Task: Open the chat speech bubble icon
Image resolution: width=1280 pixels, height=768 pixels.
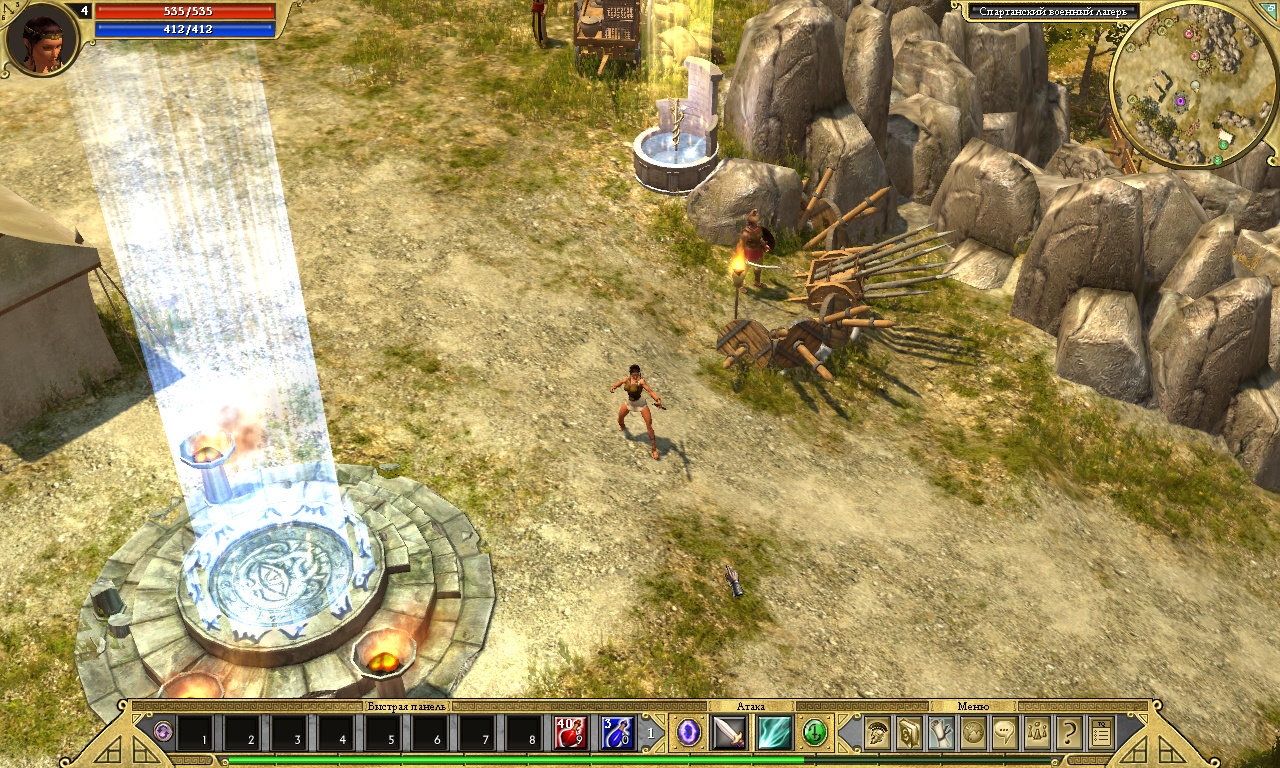Action: click(x=1005, y=733)
